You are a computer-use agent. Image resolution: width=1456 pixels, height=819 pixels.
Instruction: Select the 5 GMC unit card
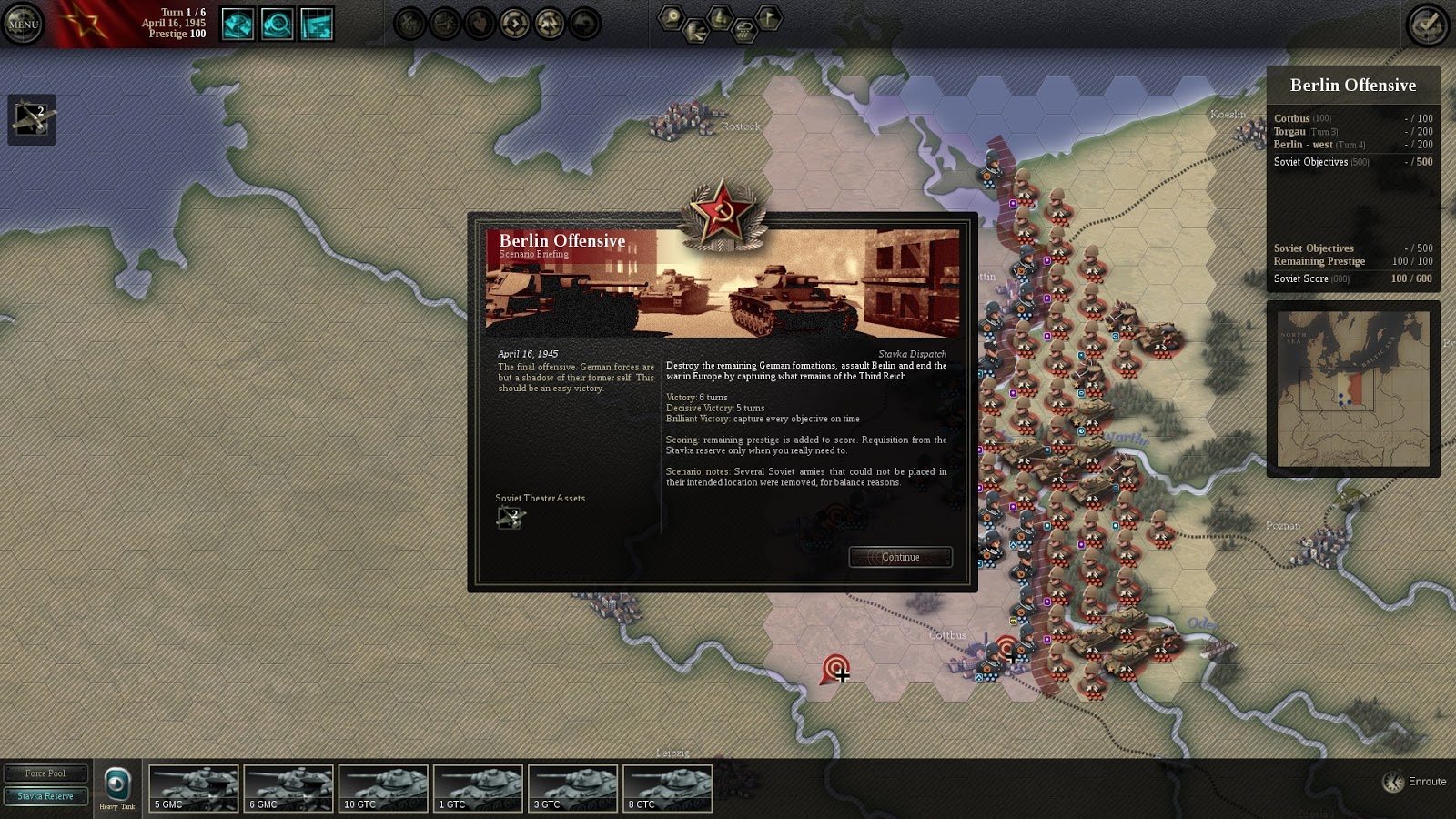(194, 788)
